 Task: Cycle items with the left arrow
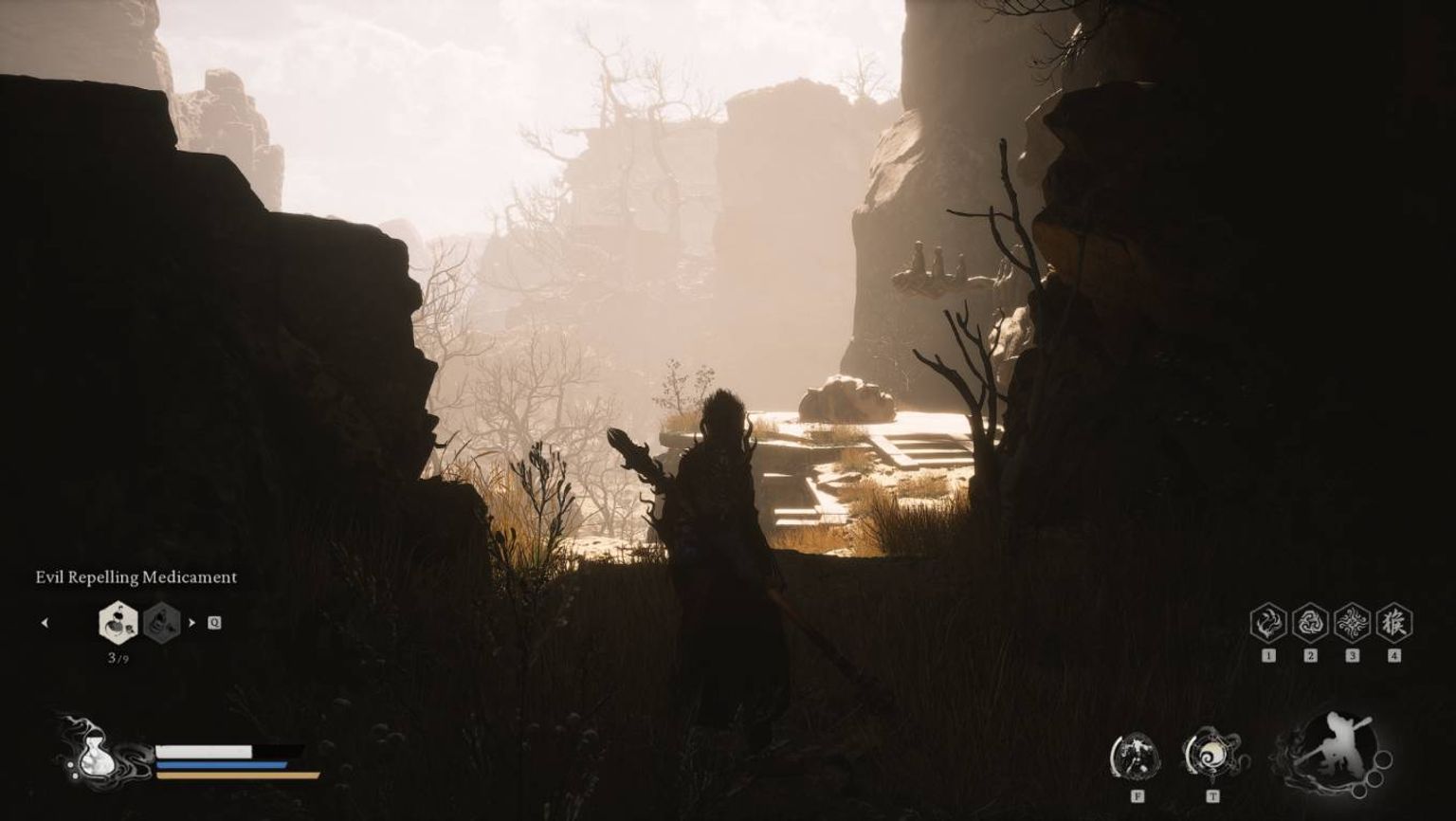(45, 623)
